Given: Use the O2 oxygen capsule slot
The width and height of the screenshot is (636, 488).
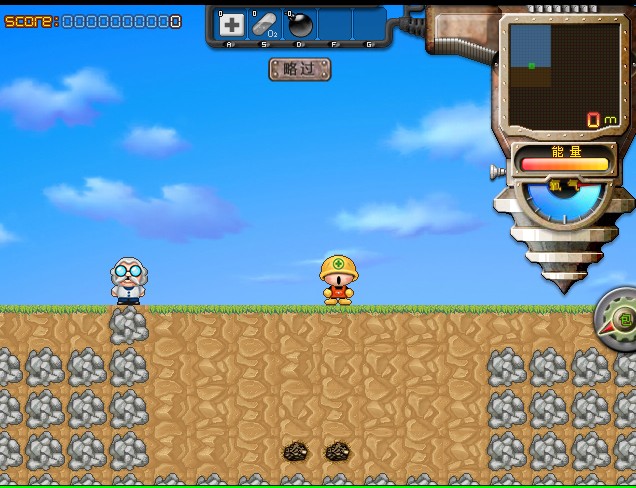Looking at the screenshot, I should pos(265,25).
